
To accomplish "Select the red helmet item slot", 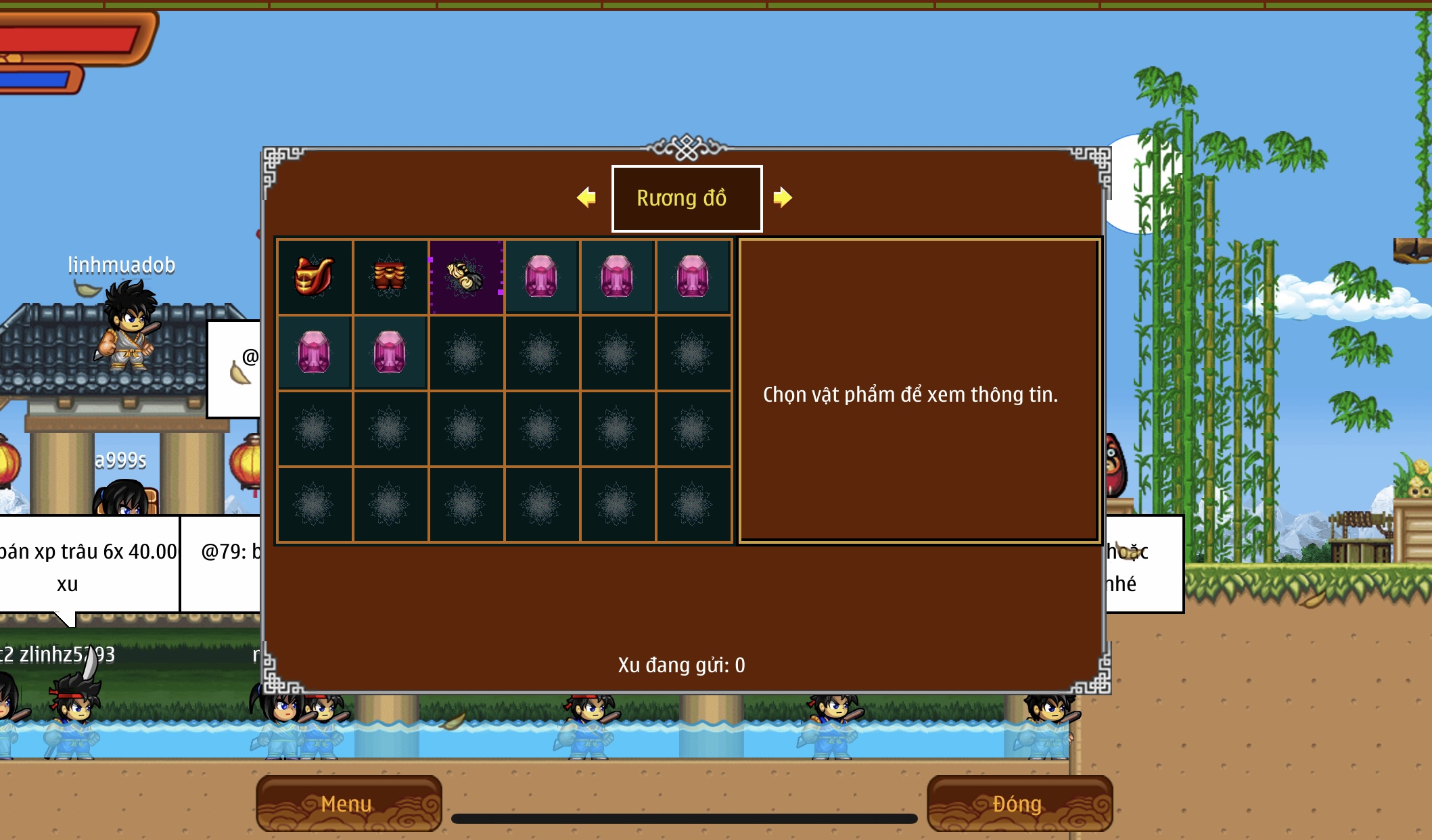I will click(x=315, y=277).
